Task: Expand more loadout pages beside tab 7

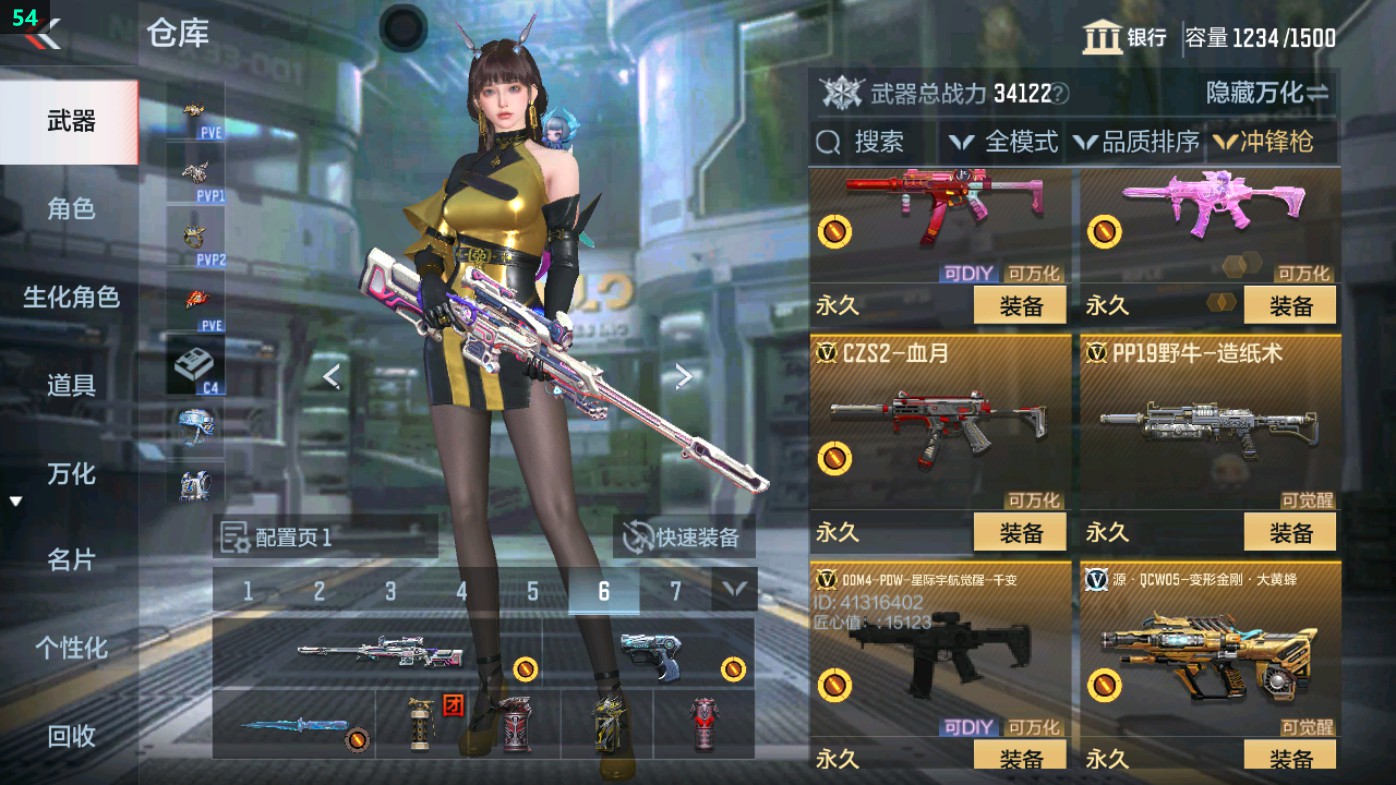Action: pyautogui.click(x=735, y=591)
